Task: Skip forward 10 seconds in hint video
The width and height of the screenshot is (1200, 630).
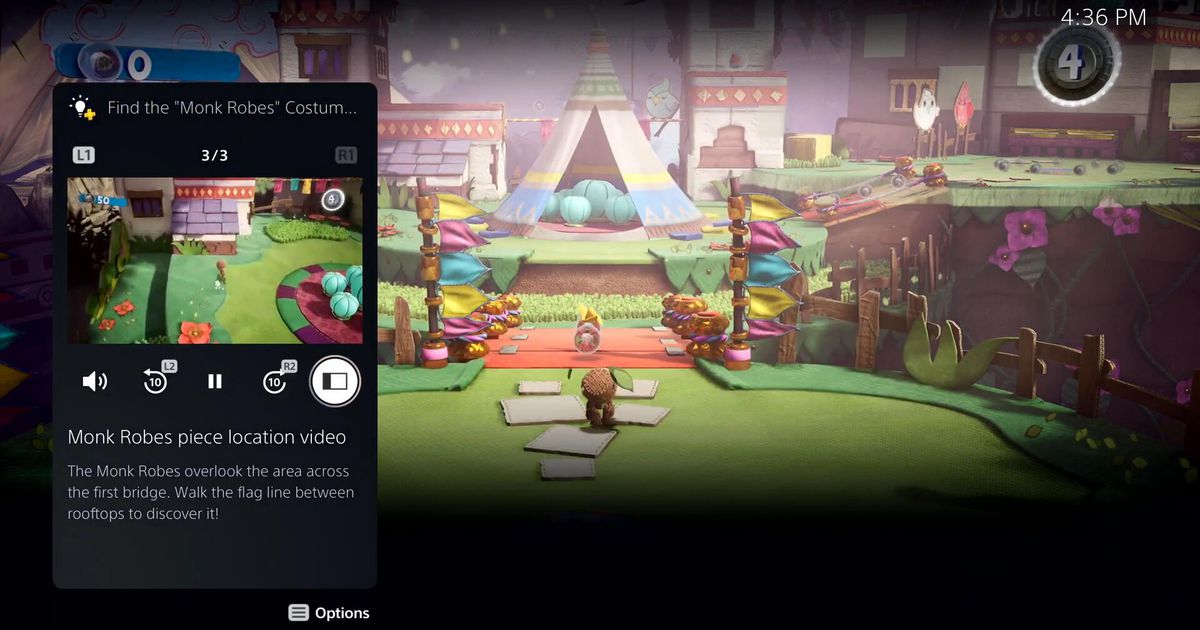Action: 275,381
